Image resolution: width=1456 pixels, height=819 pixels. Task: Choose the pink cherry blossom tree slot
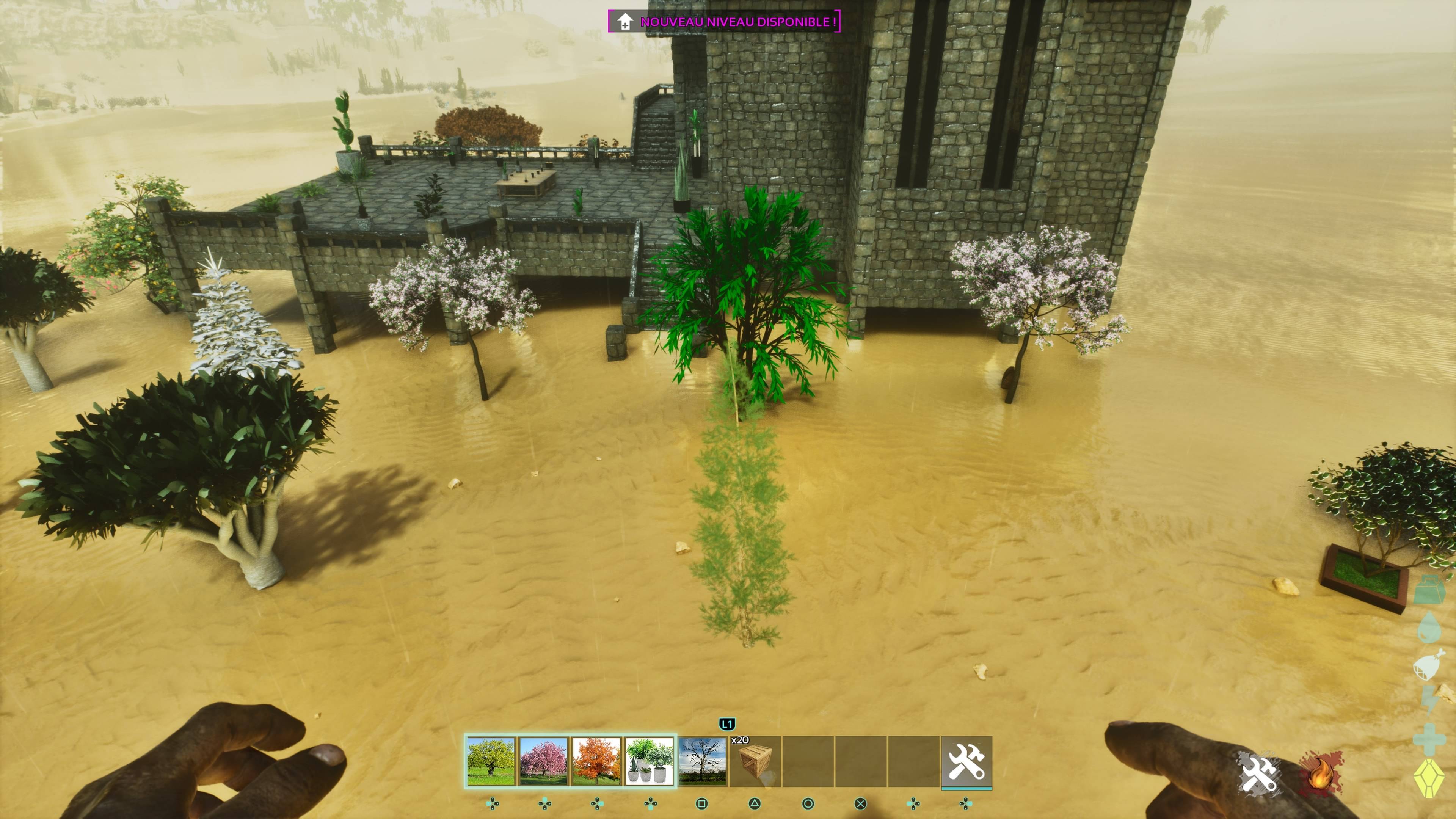point(544,761)
